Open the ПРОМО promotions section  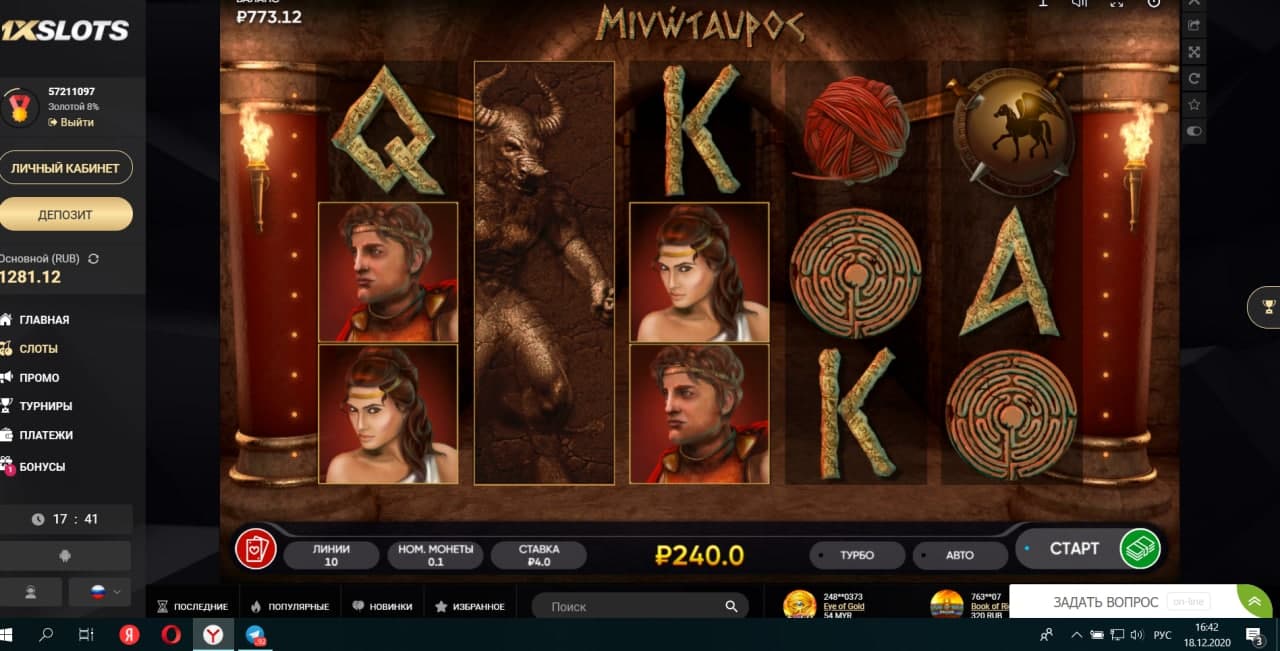(39, 378)
